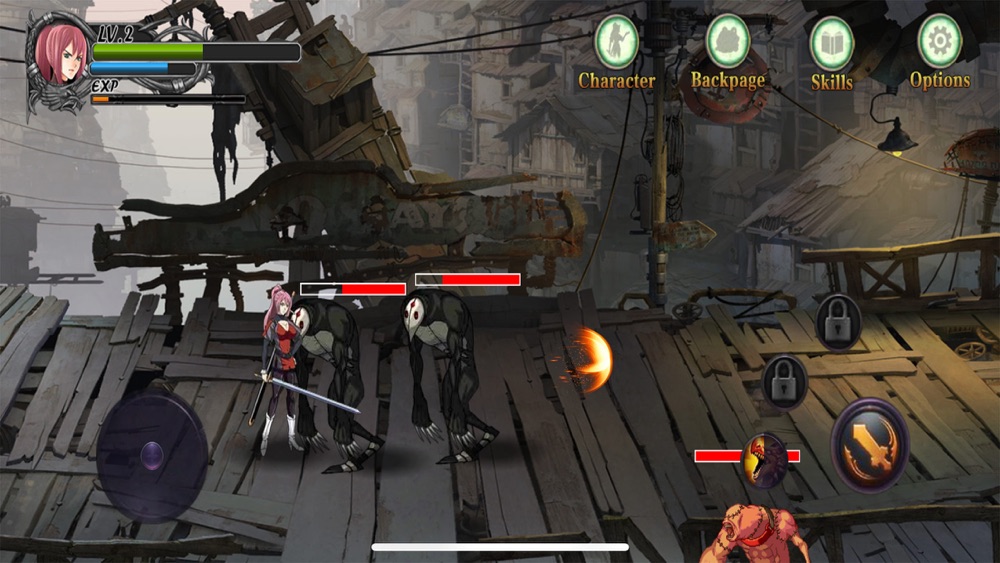Open the Skills book menu
The width and height of the screenshot is (1000, 563).
click(831, 45)
